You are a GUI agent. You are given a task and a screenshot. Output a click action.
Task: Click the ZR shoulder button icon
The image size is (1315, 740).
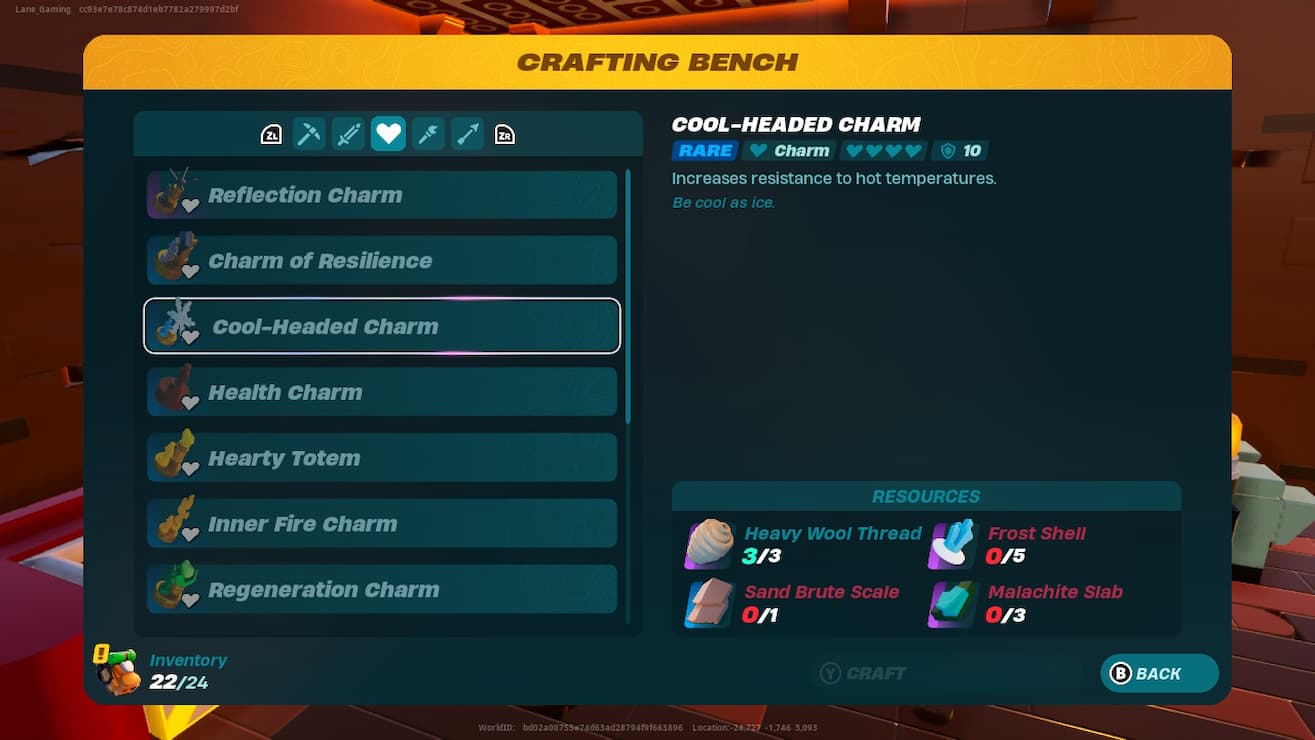505,133
